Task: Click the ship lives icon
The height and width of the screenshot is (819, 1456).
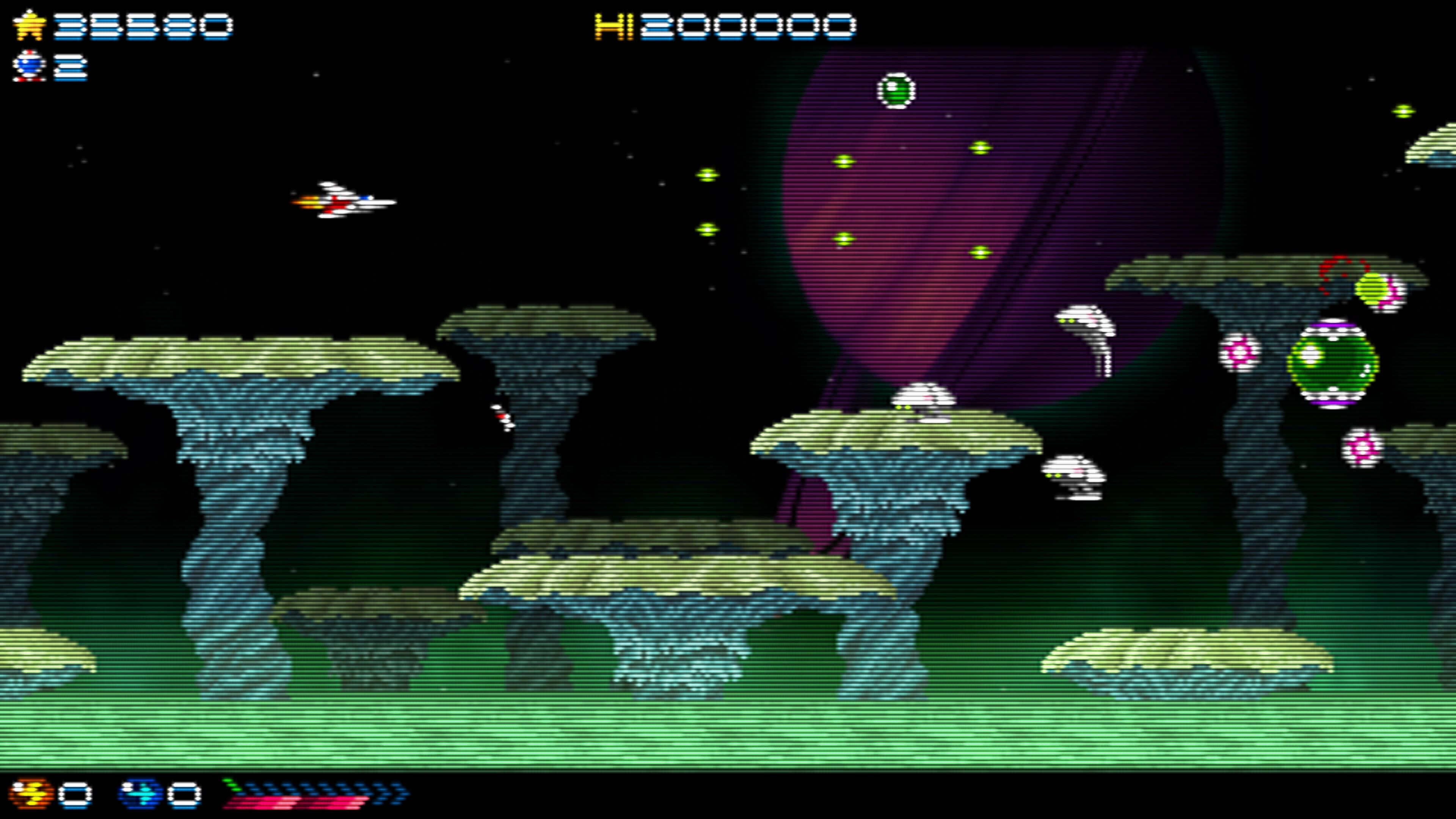Action: pos(30,66)
